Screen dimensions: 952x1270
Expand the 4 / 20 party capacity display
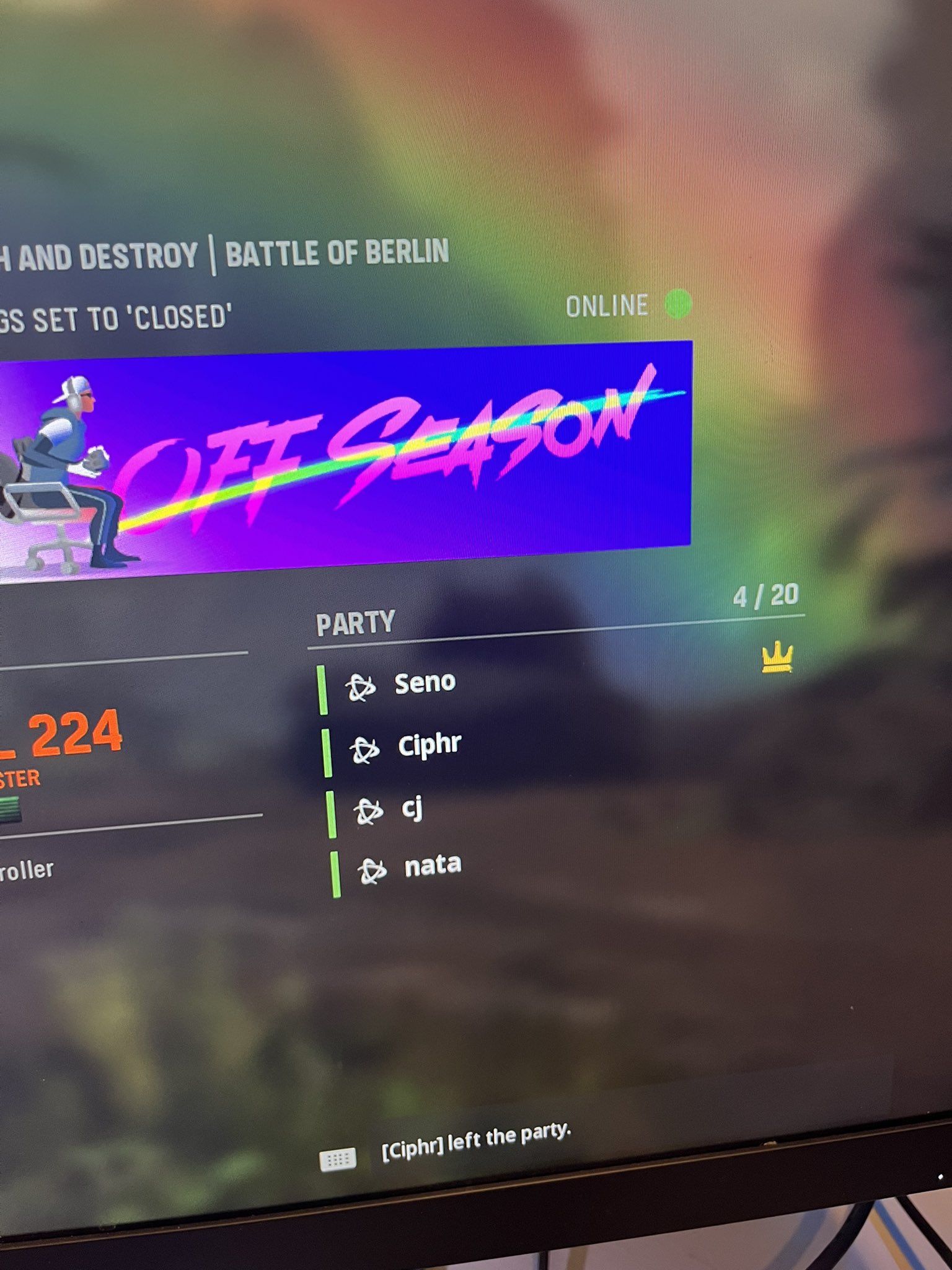[765, 595]
